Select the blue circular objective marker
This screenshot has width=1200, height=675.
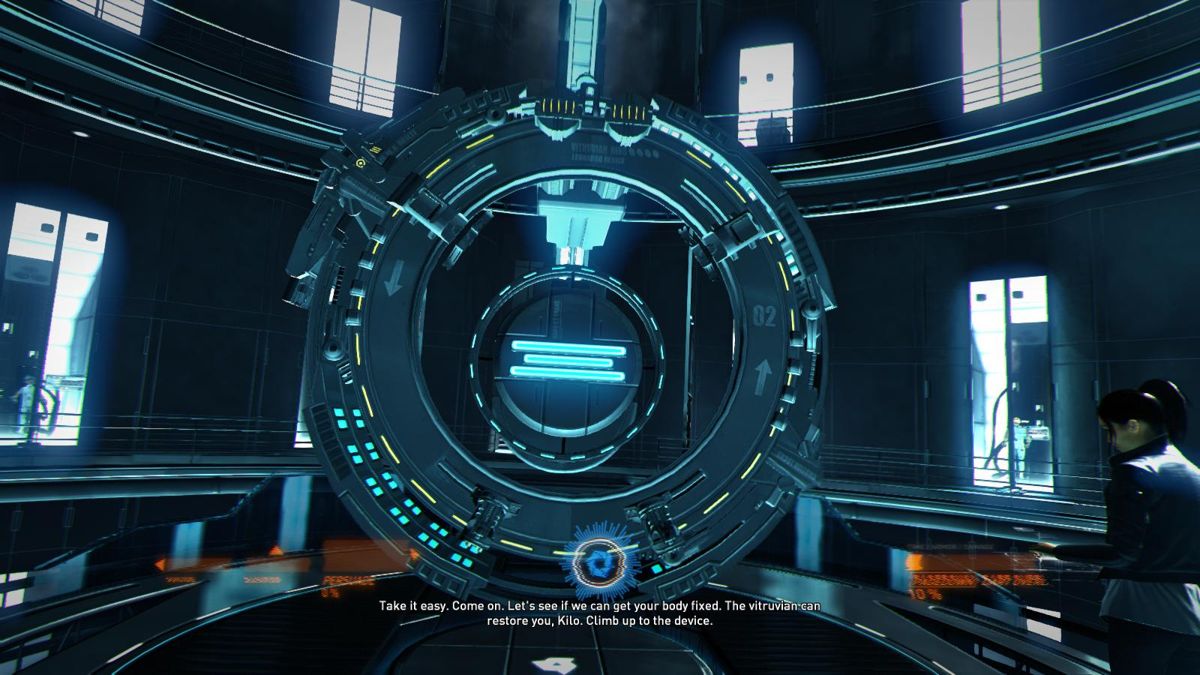600,561
